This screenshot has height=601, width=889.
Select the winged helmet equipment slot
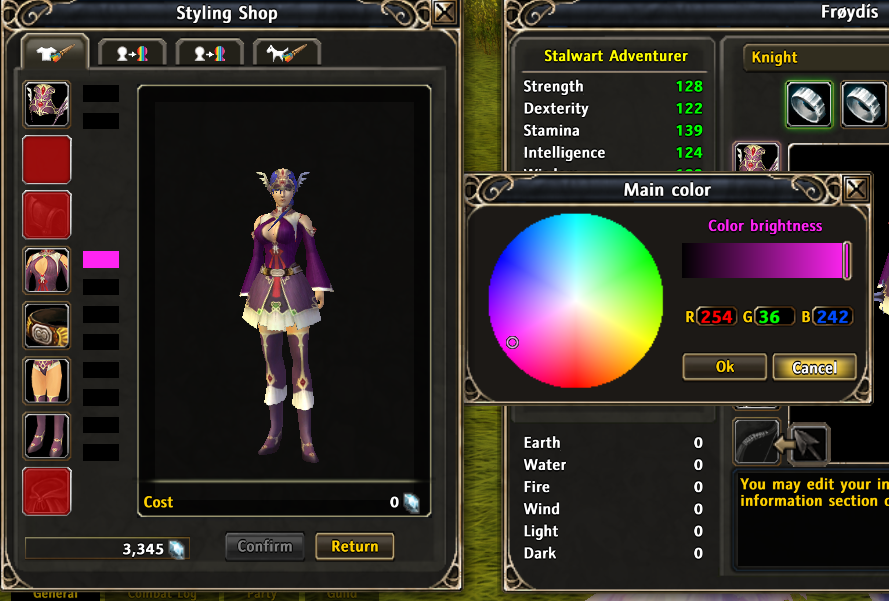click(47, 104)
